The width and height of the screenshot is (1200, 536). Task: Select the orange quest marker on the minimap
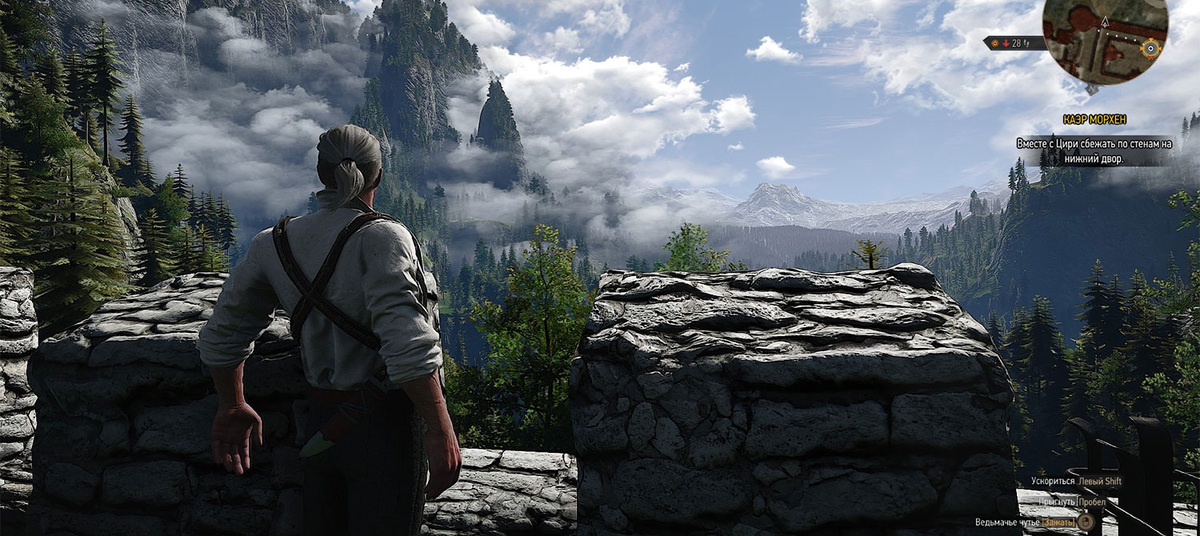[x=1151, y=46]
